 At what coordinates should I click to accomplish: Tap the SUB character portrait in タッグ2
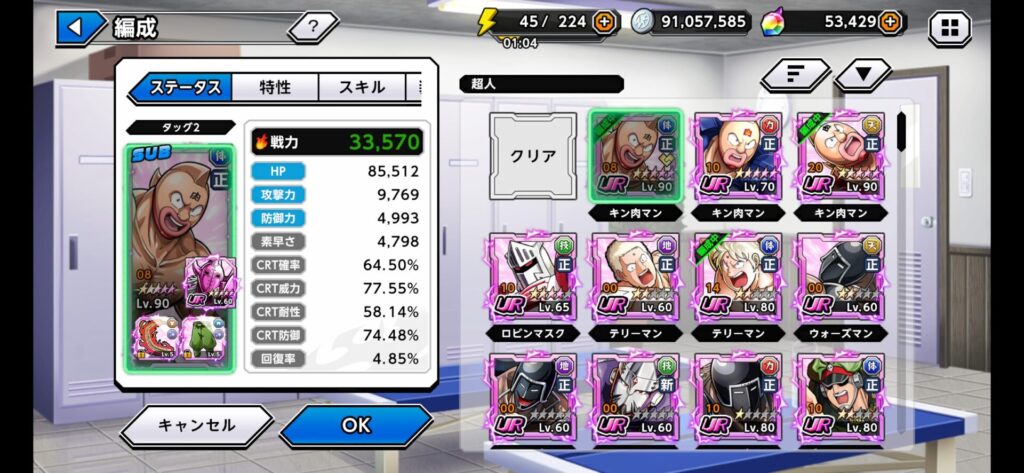click(x=182, y=255)
